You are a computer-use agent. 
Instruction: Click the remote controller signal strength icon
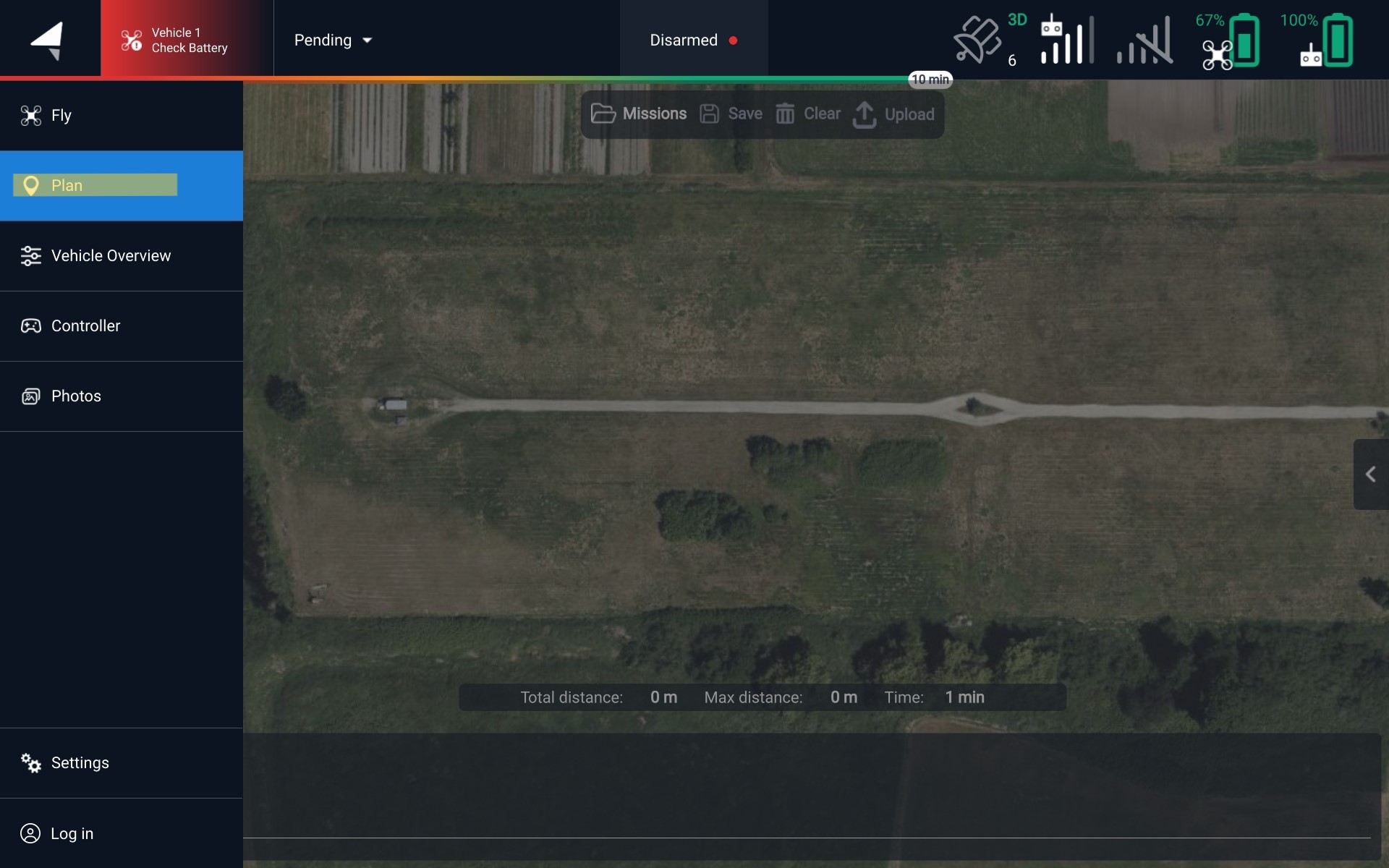(1067, 41)
